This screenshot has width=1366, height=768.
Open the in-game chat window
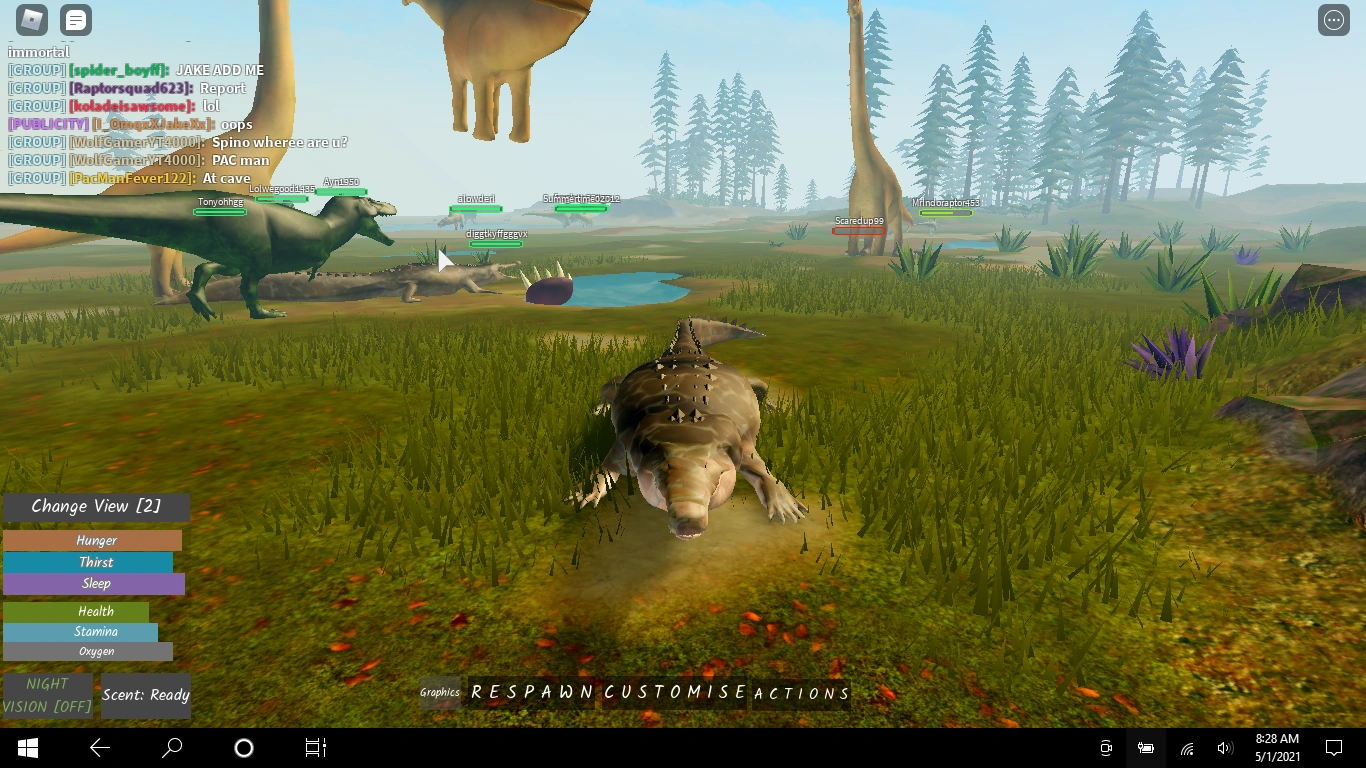(x=76, y=19)
